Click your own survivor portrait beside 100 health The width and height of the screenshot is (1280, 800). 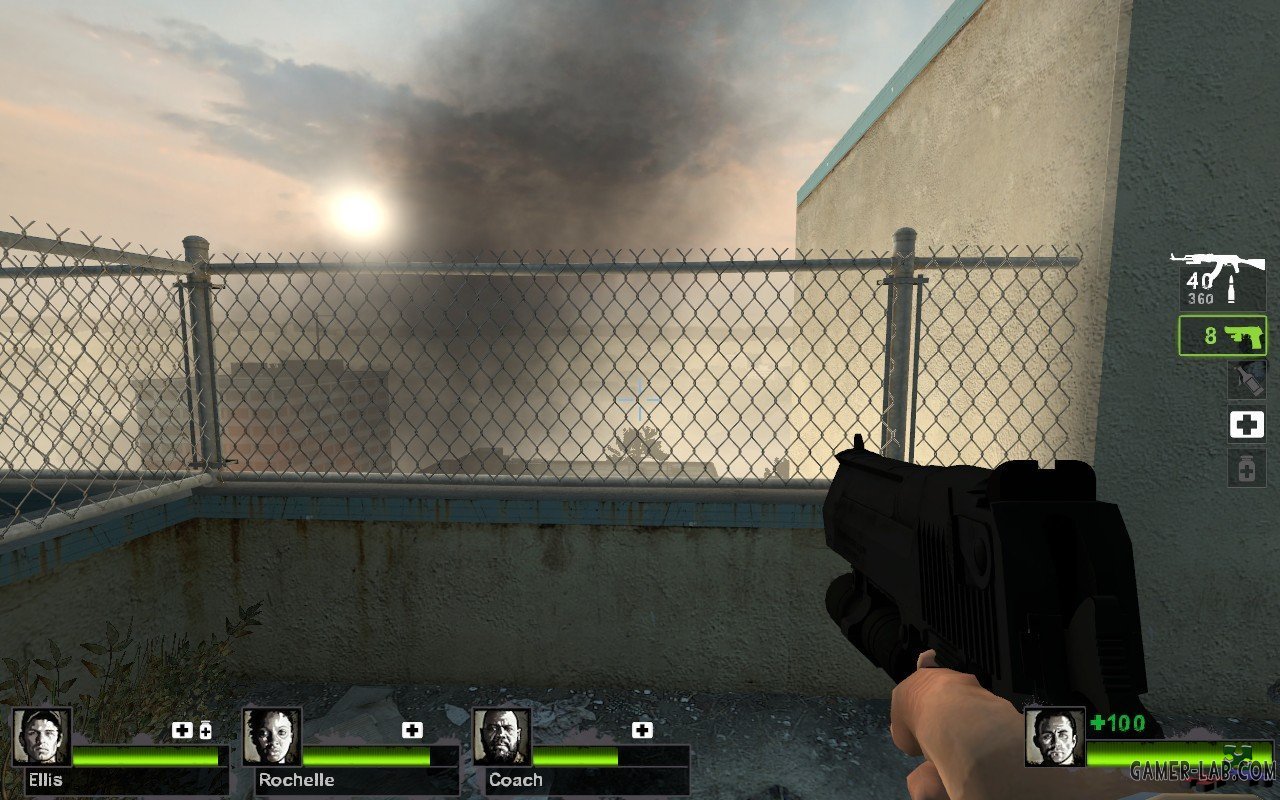1054,737
